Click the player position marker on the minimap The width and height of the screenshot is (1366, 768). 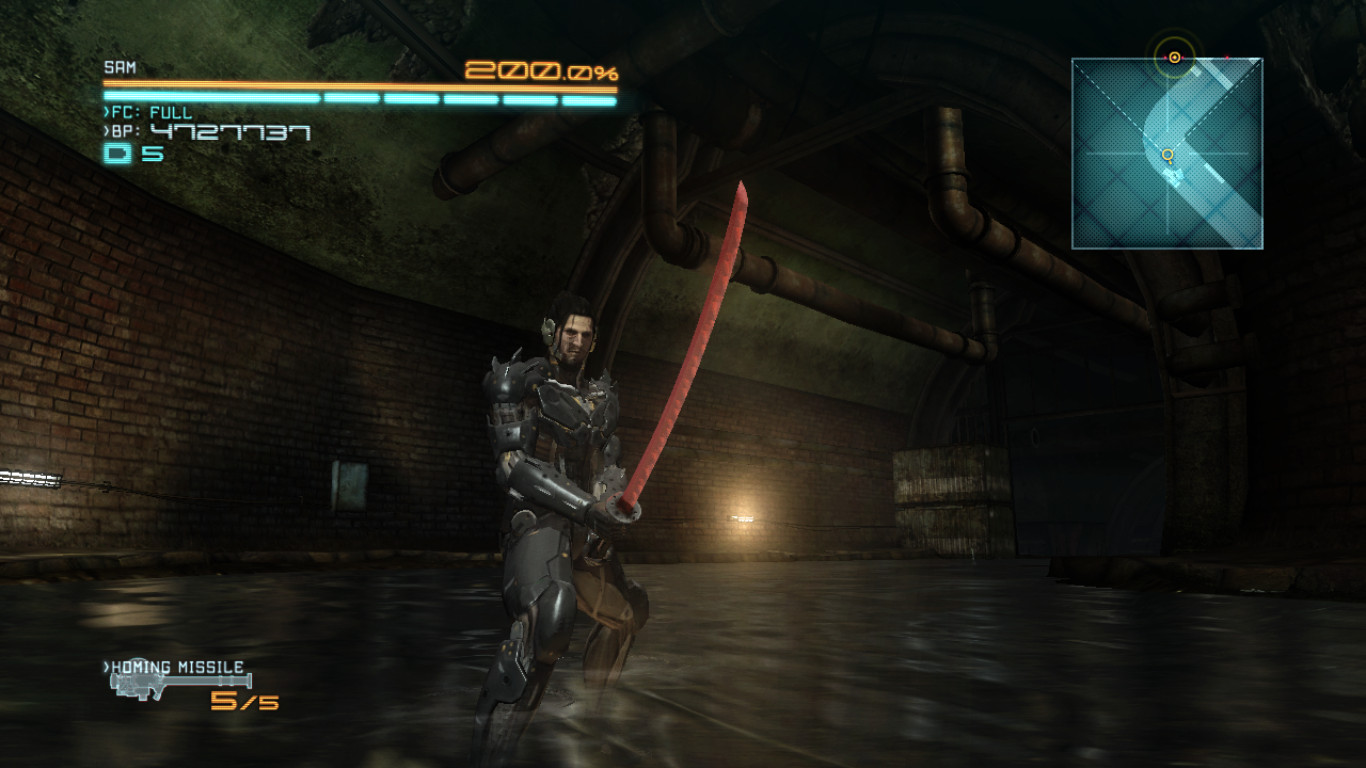point(1167,155)
